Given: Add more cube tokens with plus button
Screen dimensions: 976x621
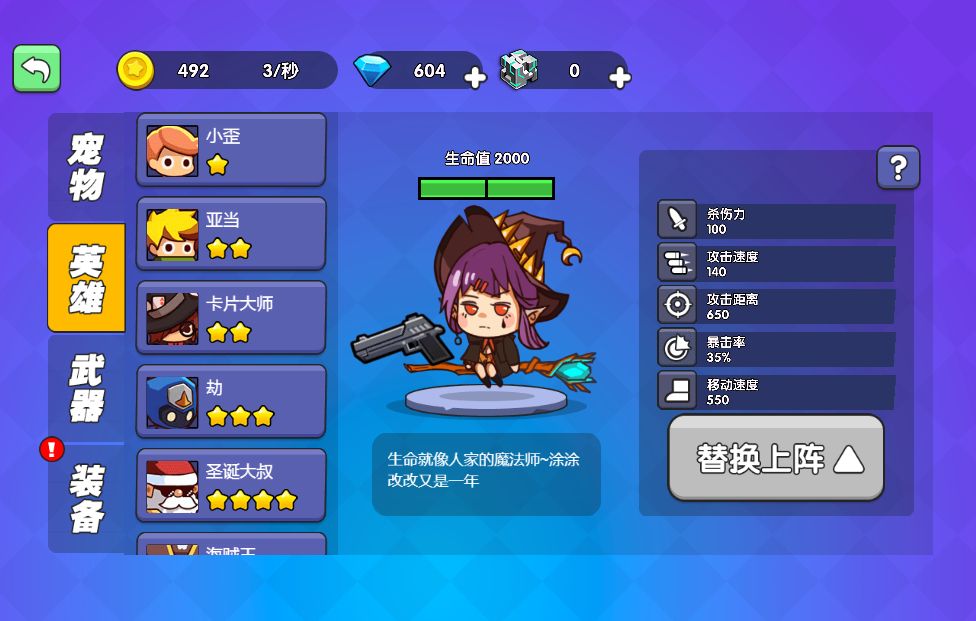Looking at the screenshot, I should [619, 78].
